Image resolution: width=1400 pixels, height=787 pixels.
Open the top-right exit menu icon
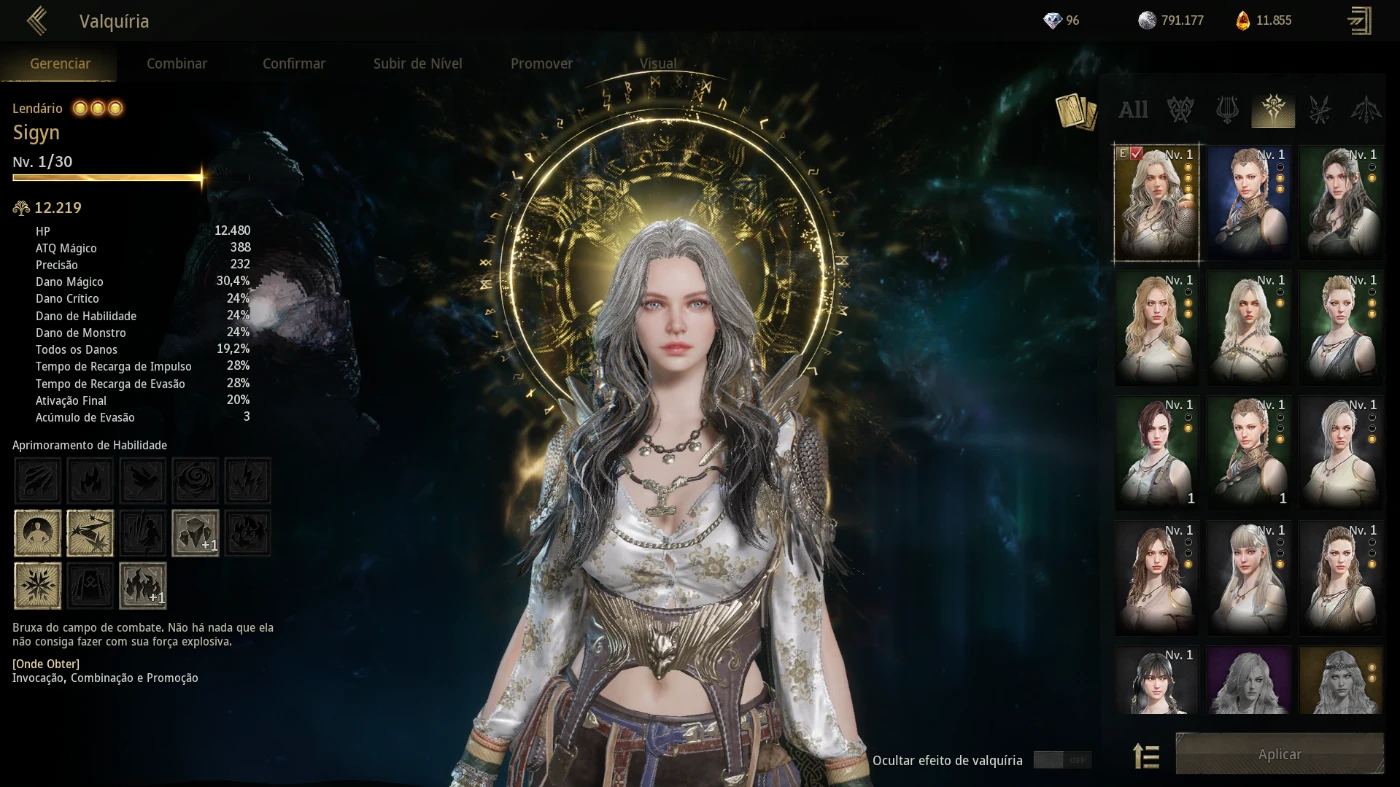pyautogui.click(x=1360, y=21)
